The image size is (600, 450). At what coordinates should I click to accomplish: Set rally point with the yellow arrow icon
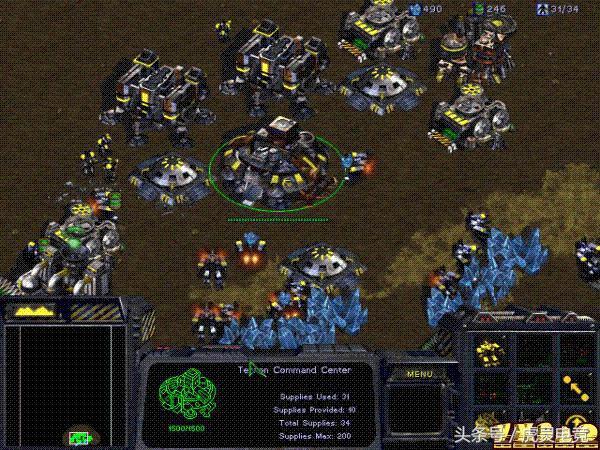(573, 385)
